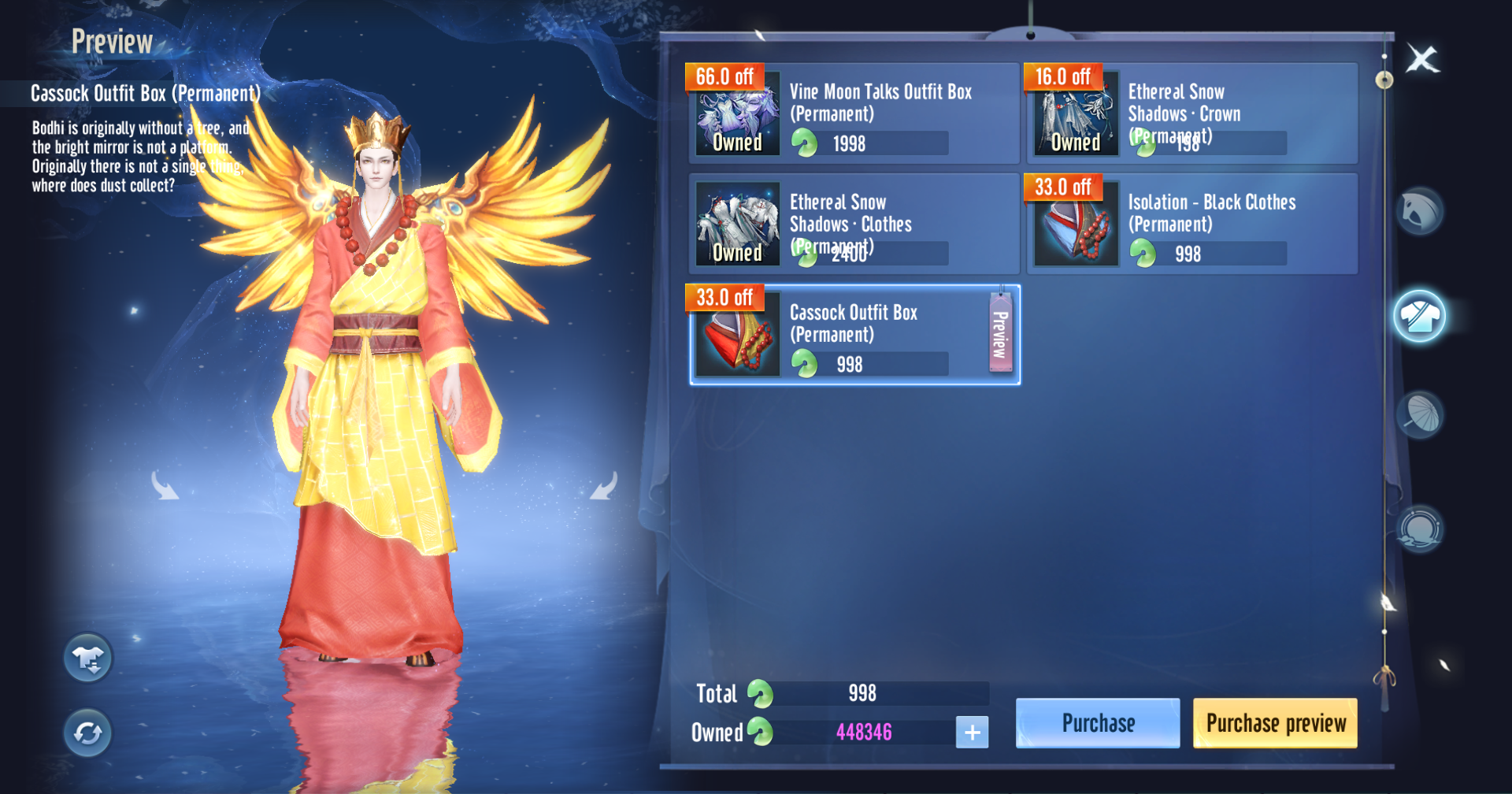Image resolution: width=1512 pixels, height=794 pixels.
Task: Open the horse mount category
Action: coord(1420,211)
